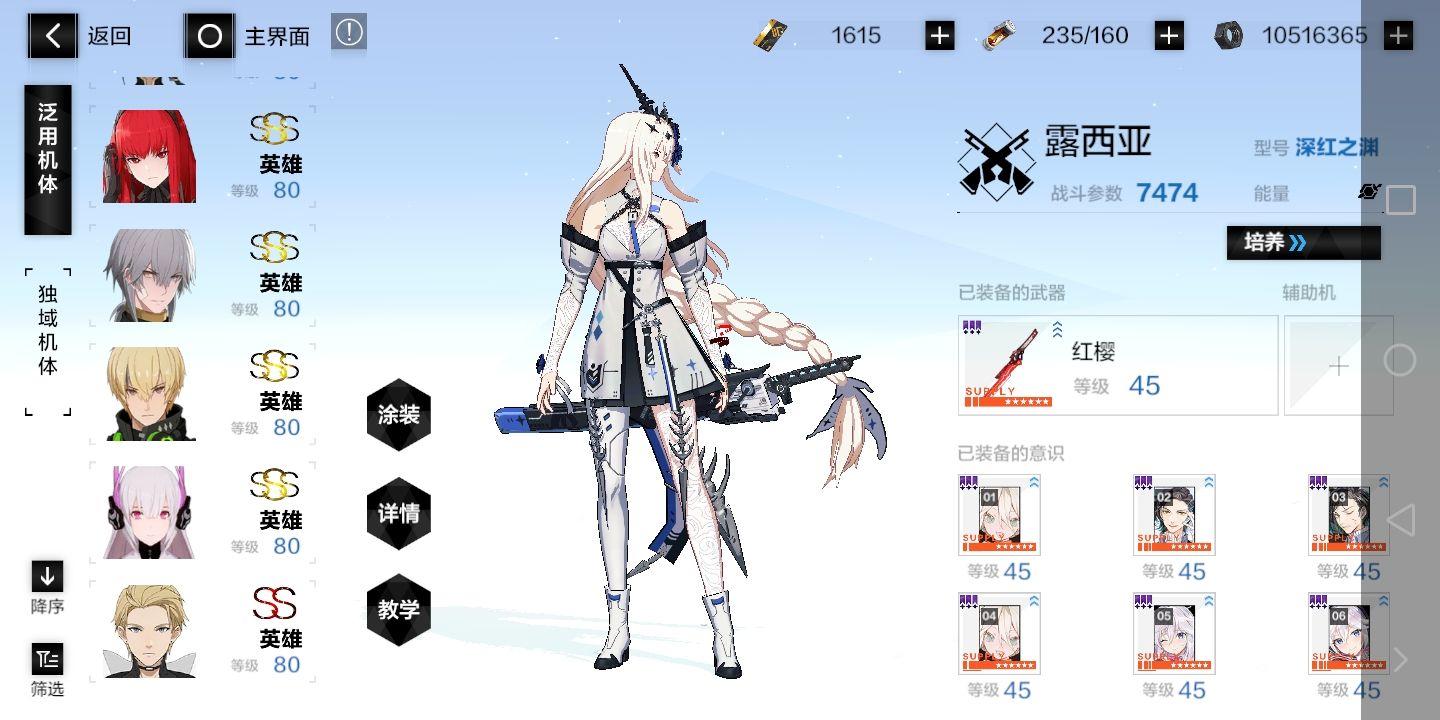Open the 教学 tutorial hexagon panel
Viewport: 1440px width, 720px height.
398,609
